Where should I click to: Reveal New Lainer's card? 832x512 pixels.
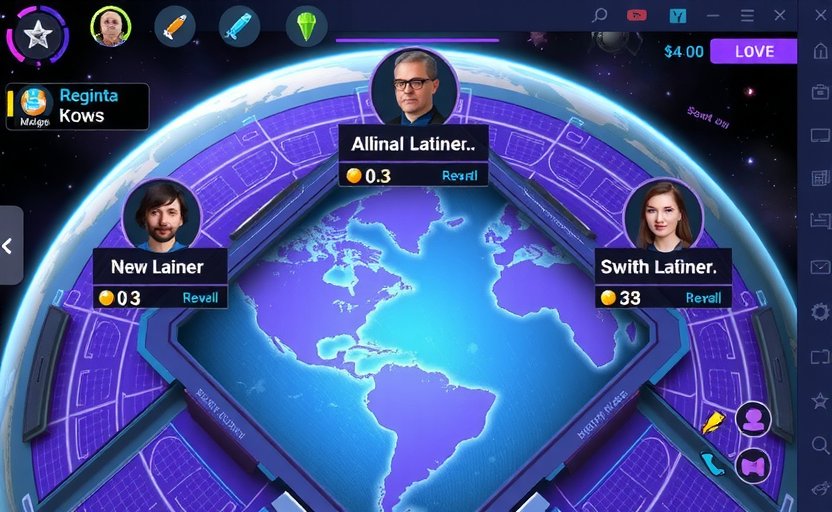pos(200,297)
